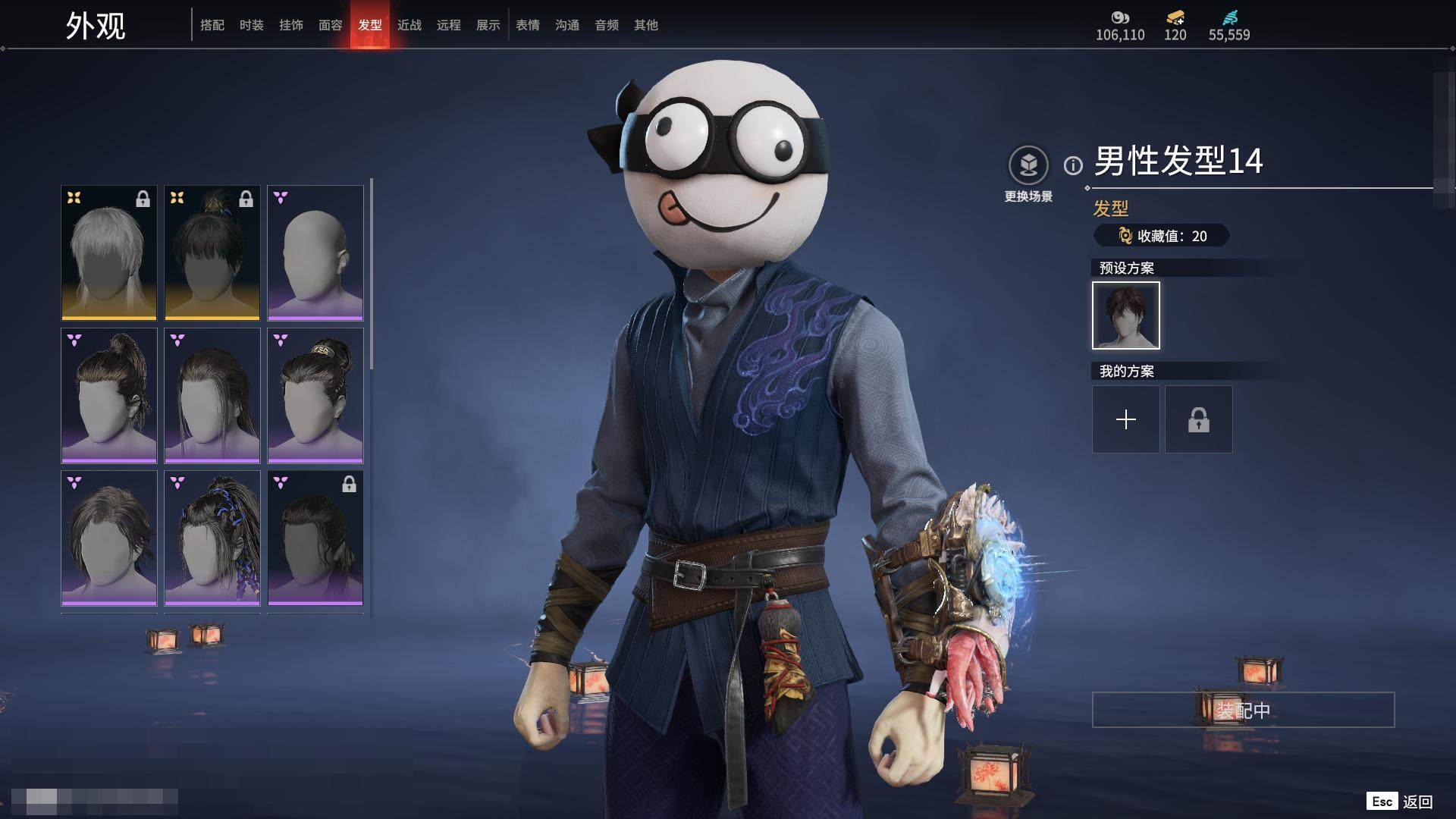The width and height of the screenshot is (1456, 819).
Task: Show the 展示 tab
Action: (x=488, y=25)
